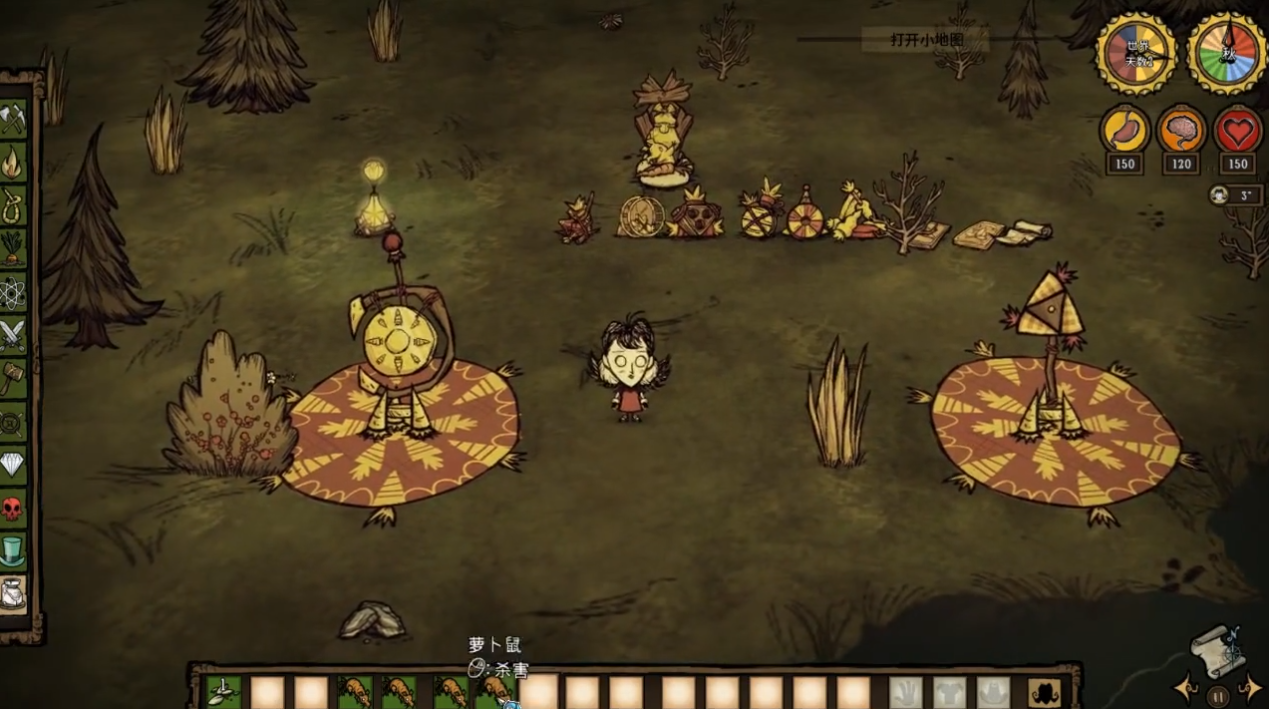Open the Structures tab with hammer icon
Image resolution: width=1269 pixels, height=709 pixels.
[x=13, y=377]
